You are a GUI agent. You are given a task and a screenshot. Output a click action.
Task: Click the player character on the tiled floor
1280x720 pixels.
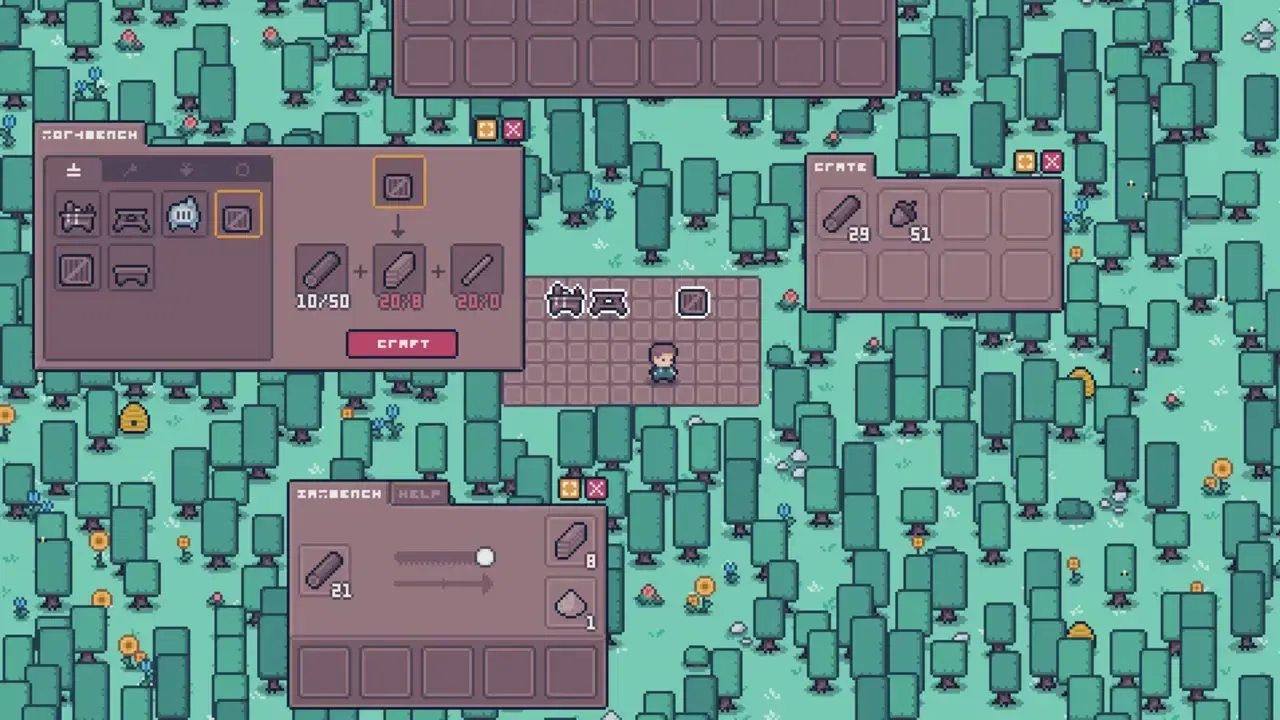tap(662, 365)
